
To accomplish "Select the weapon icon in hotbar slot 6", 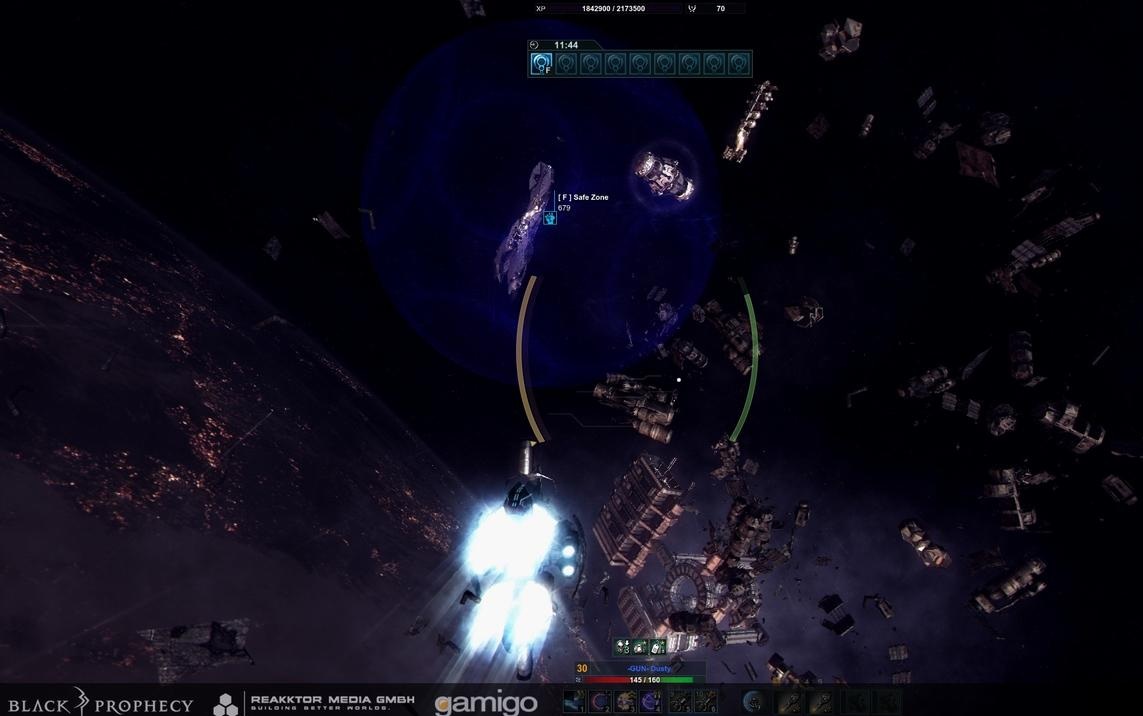I will (705, 702).
